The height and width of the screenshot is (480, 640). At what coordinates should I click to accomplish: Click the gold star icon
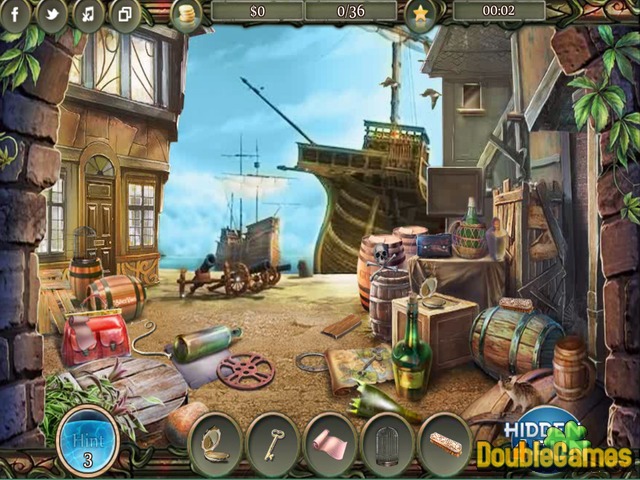pos(419,13)
